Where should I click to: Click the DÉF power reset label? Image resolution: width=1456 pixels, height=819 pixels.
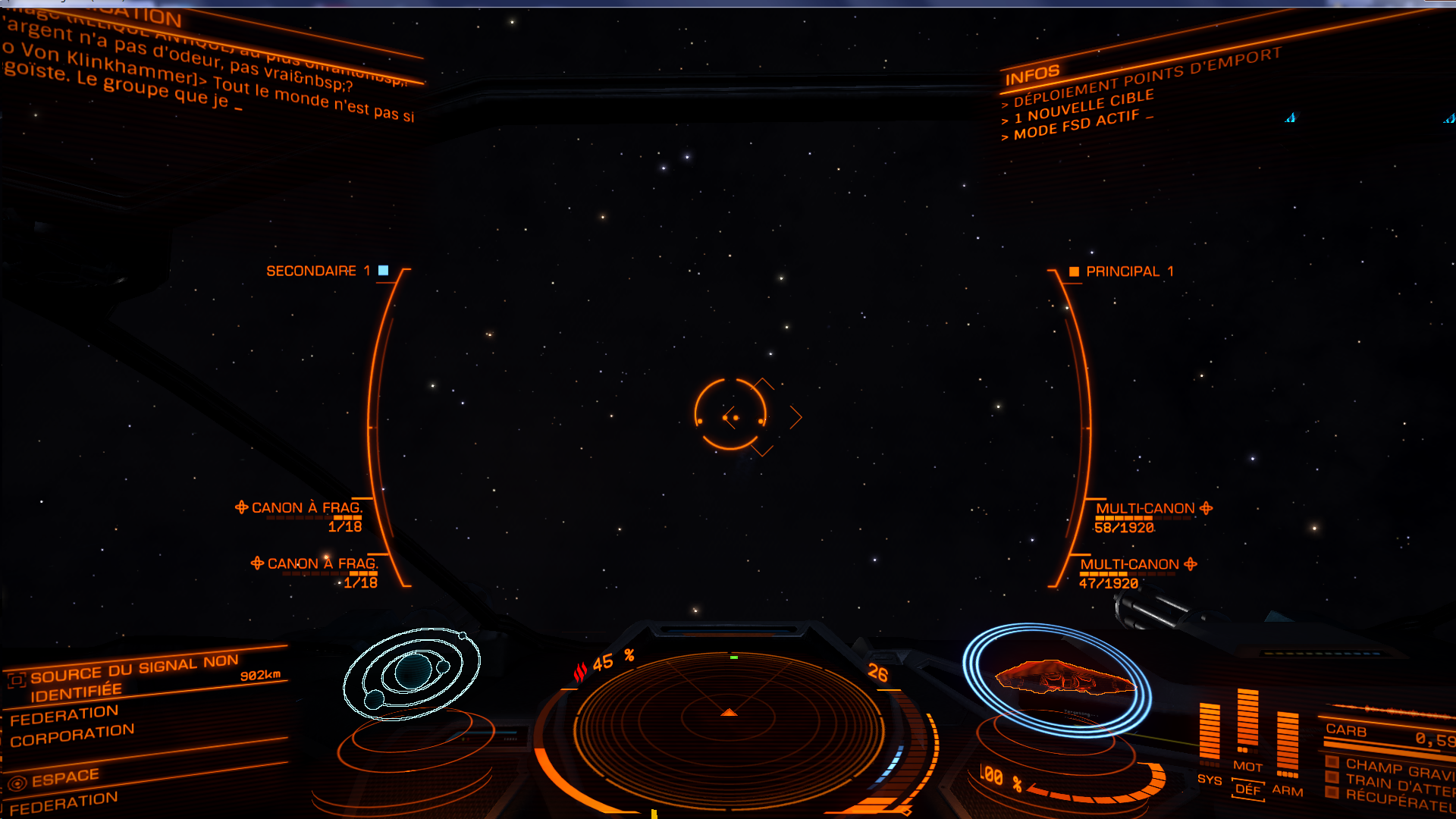point(1247,789)
